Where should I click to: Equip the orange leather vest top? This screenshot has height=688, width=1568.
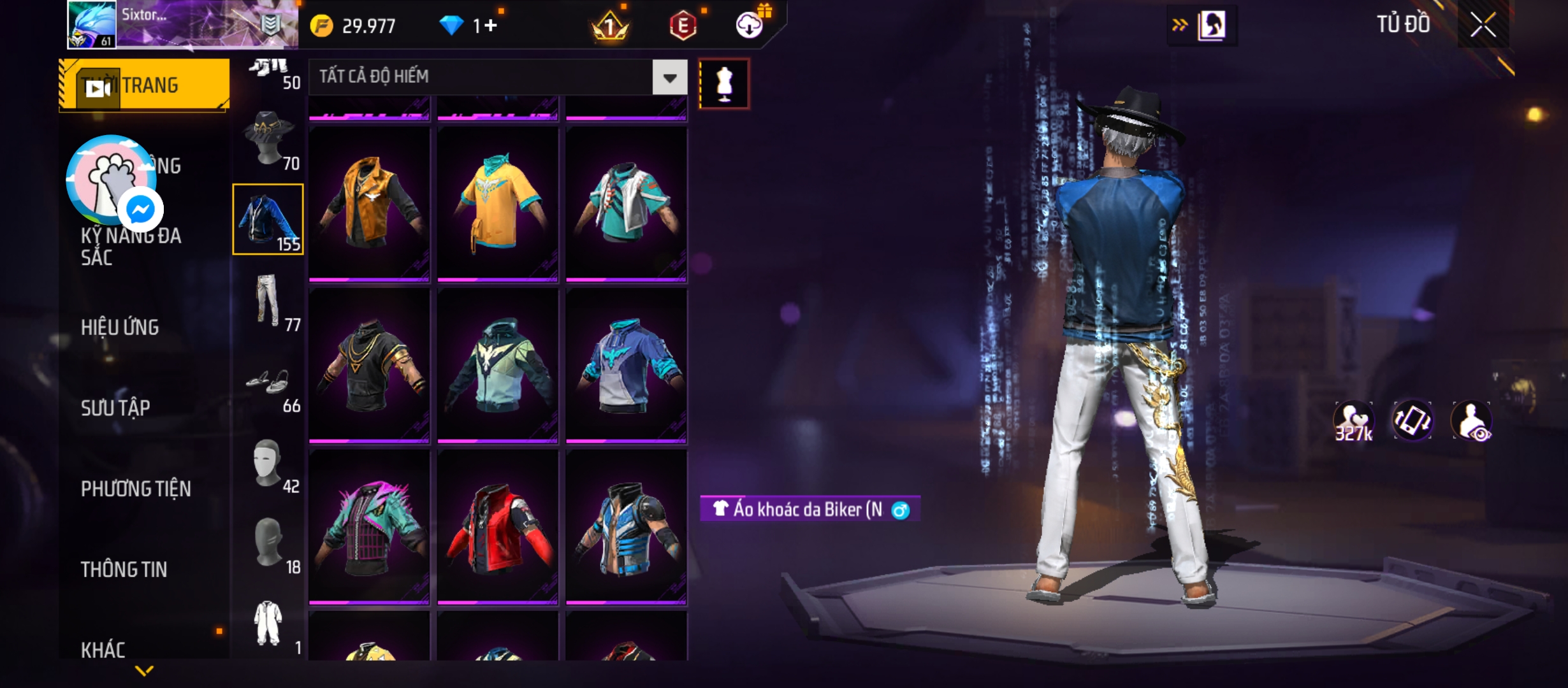tap(369, 204)
